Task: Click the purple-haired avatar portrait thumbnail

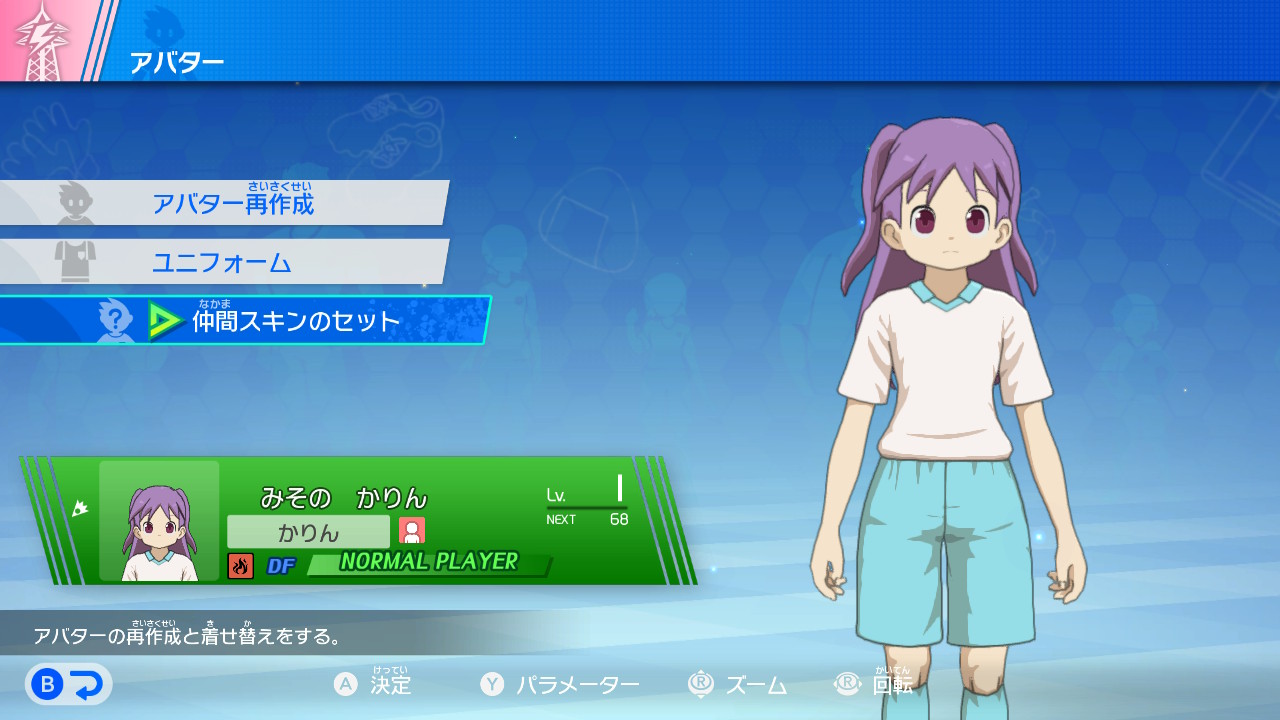Action: pos(159,521)
